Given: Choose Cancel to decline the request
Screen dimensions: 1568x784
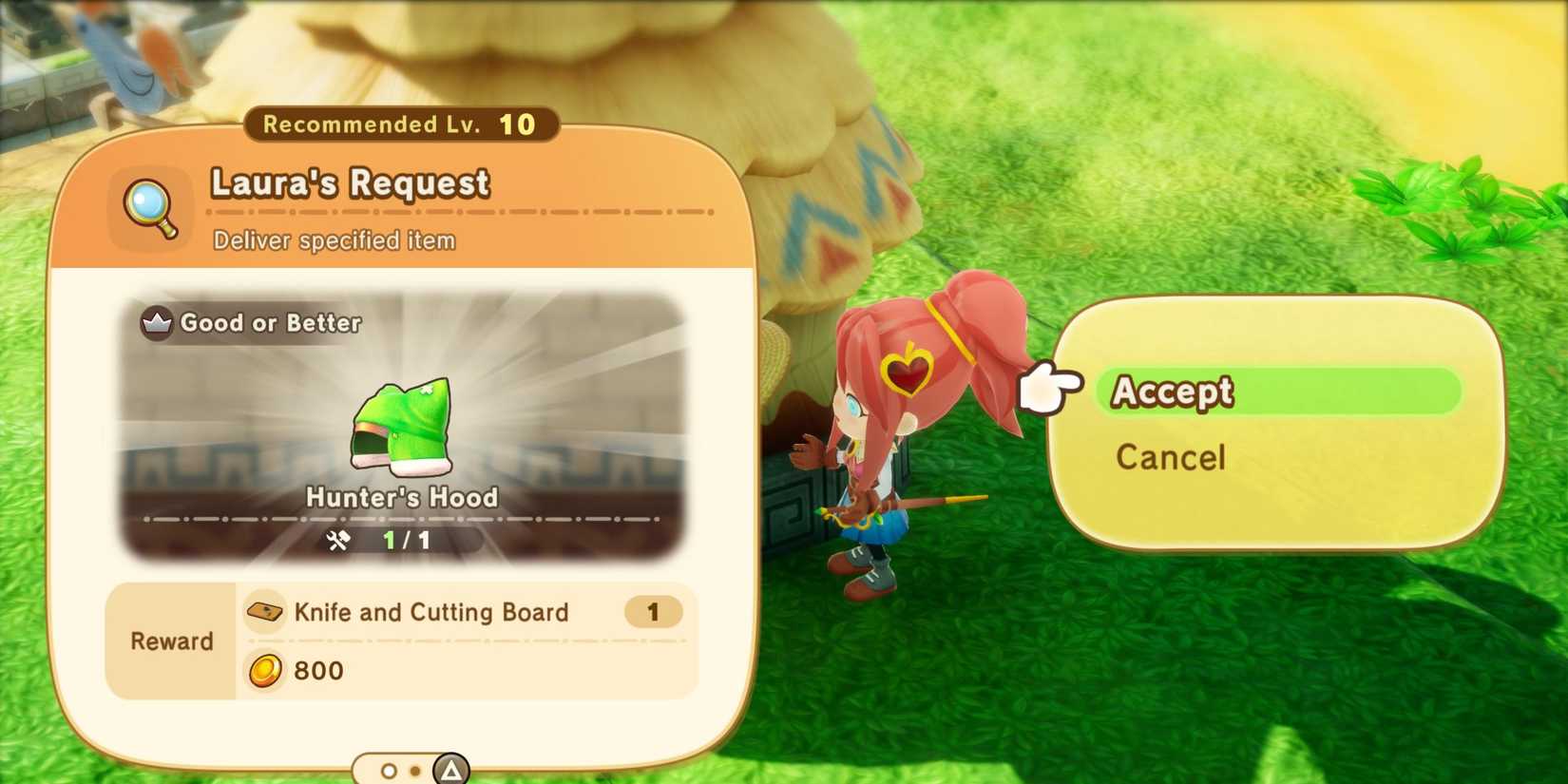Looking at the screenshot, I should 1171,458.
